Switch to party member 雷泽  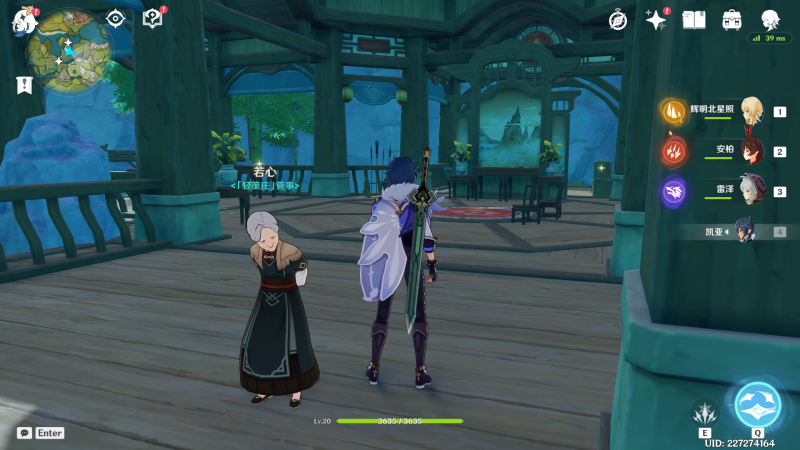point(751,191)
